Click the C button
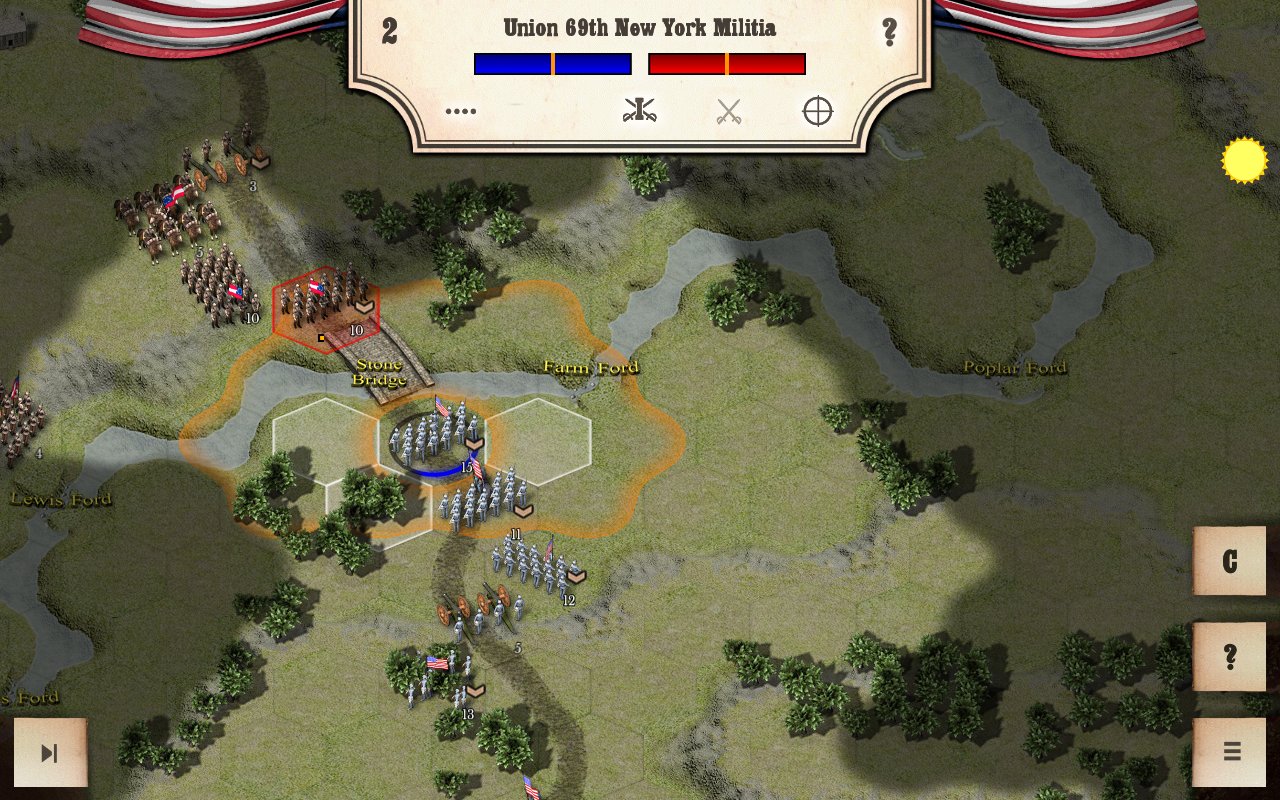 point(1229,561)
